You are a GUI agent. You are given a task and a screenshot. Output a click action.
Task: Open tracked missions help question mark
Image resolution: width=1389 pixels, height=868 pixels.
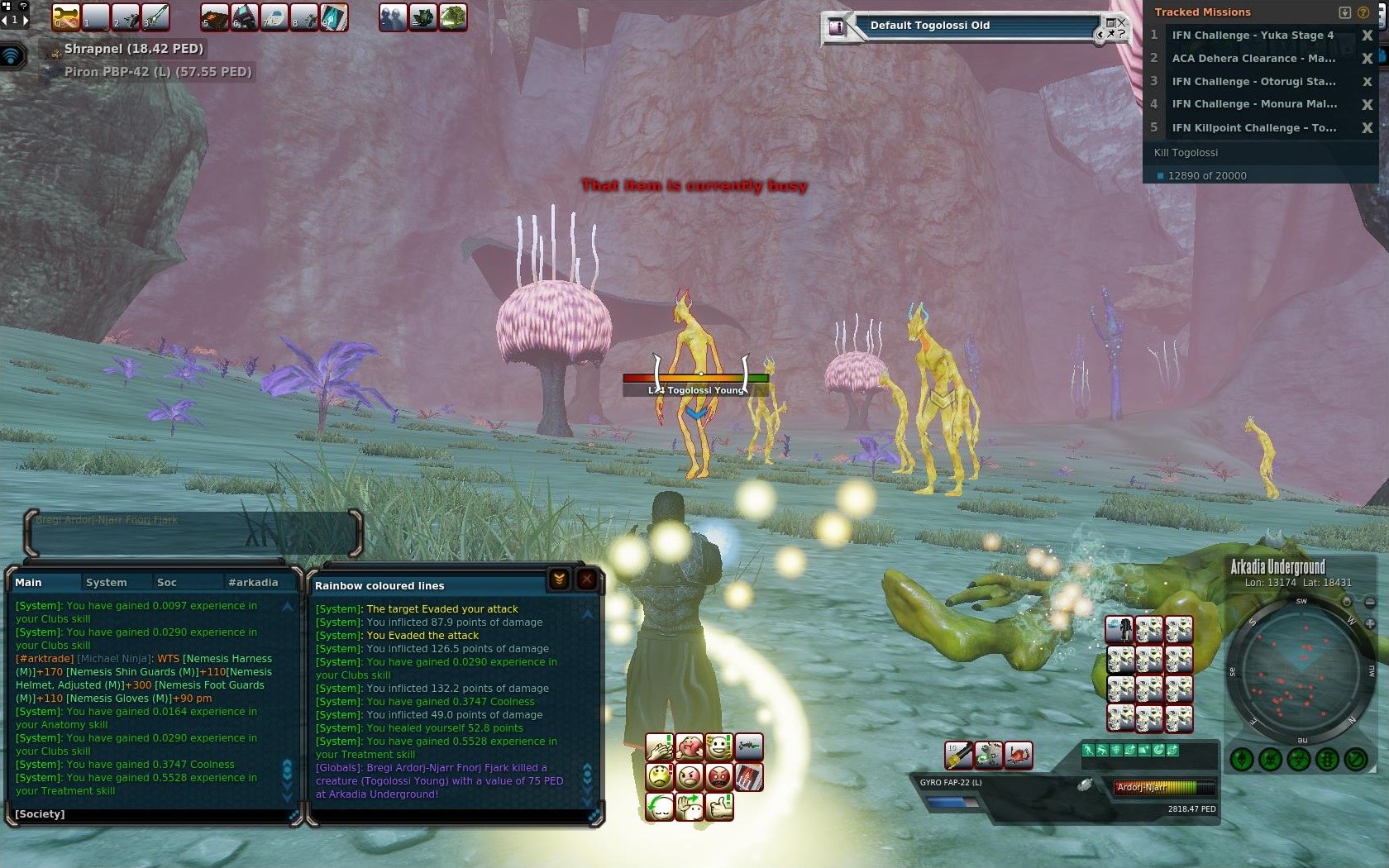click(1363, 12)
